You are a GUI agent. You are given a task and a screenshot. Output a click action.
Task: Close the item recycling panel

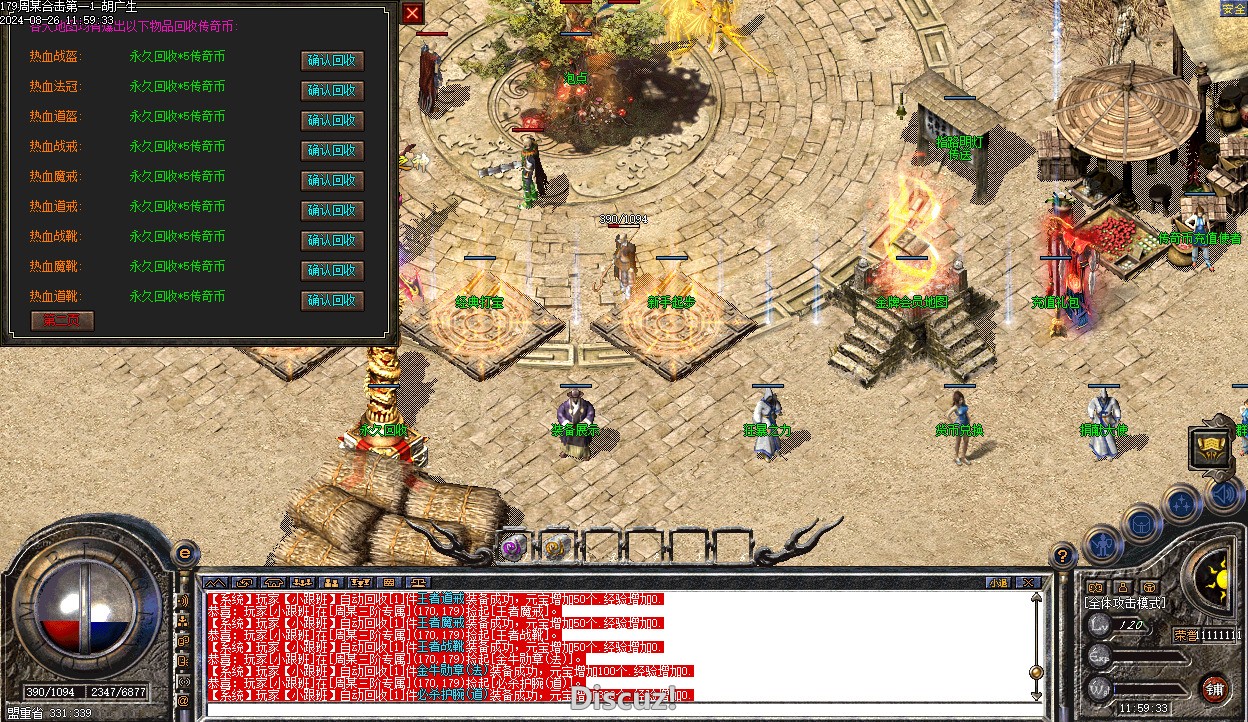[x=413, y=13]
